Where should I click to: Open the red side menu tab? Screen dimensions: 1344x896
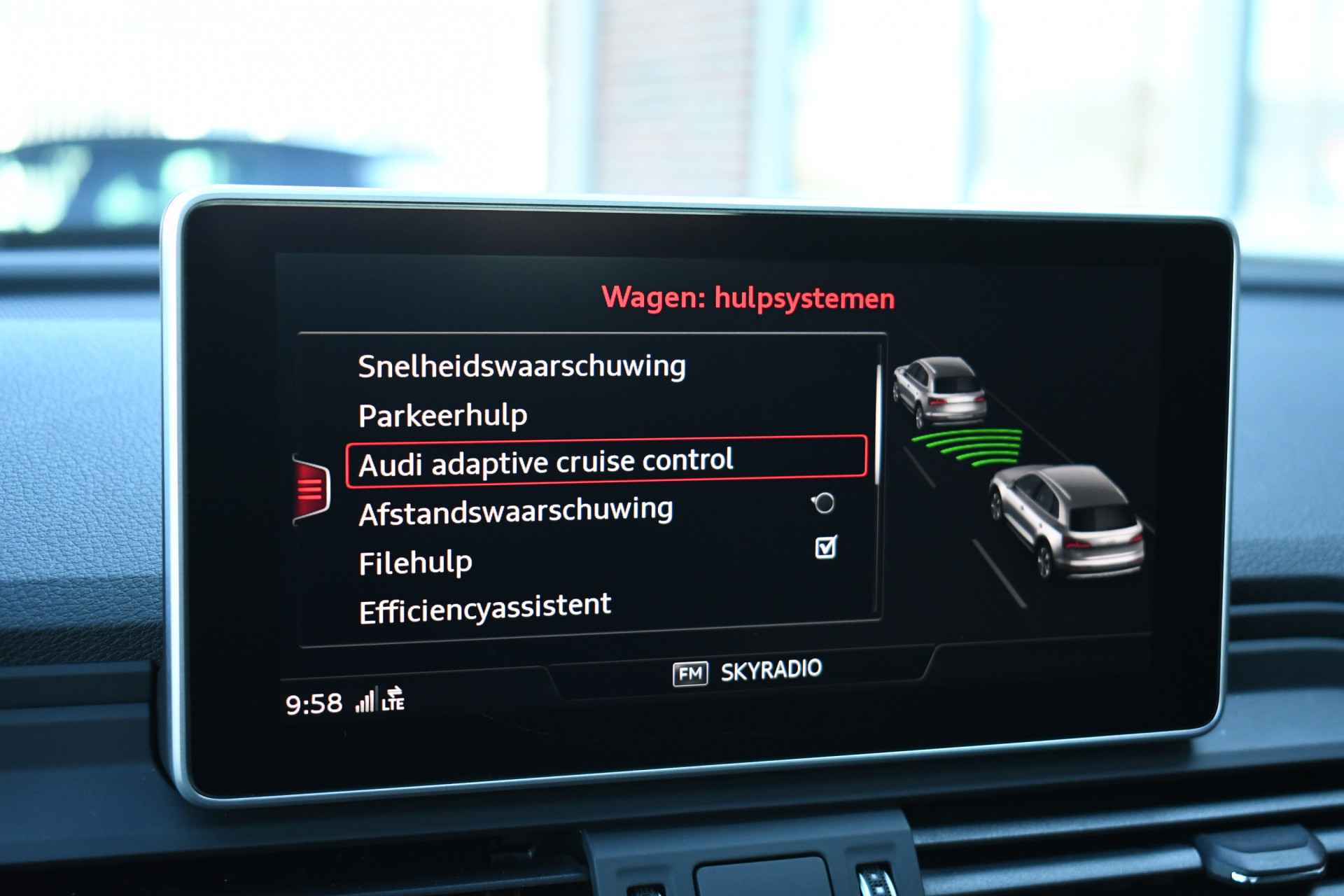coord(311,488)
